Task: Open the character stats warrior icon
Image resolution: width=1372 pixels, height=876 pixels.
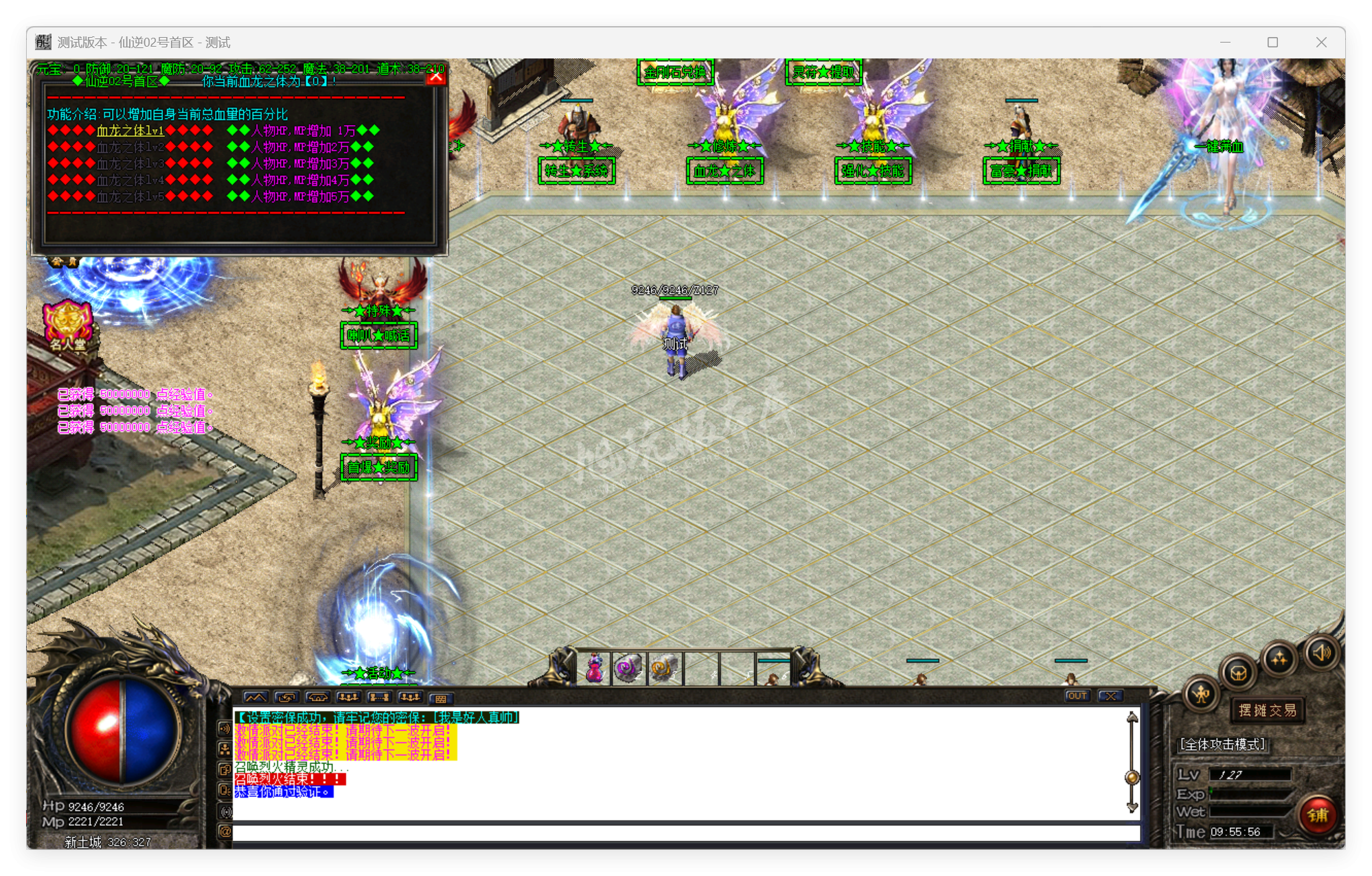Action: (1201, 694)
